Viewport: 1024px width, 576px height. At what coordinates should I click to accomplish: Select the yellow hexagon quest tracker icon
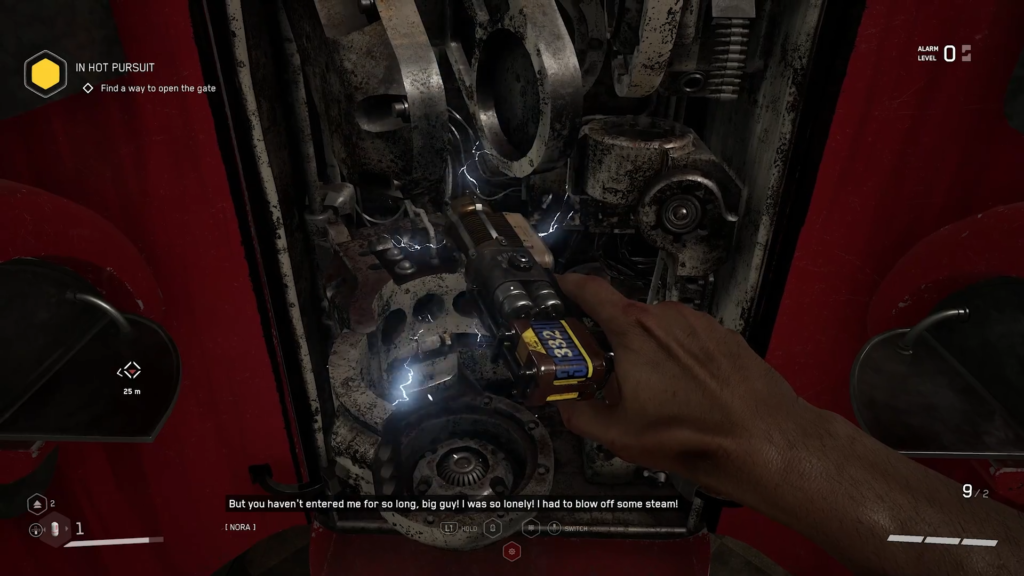coord(46,74)
